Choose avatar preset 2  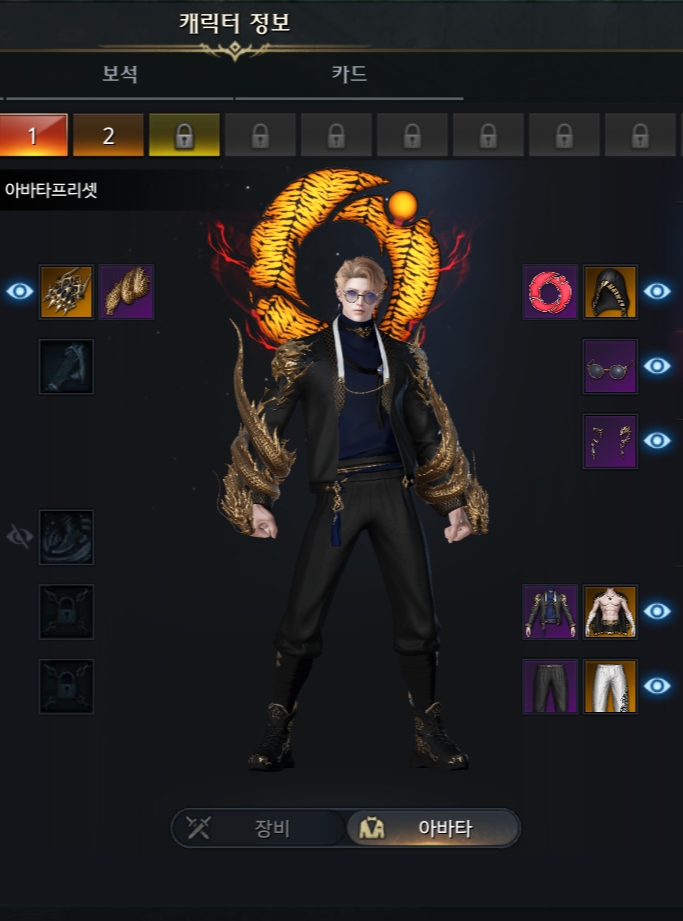coord(109,135)
